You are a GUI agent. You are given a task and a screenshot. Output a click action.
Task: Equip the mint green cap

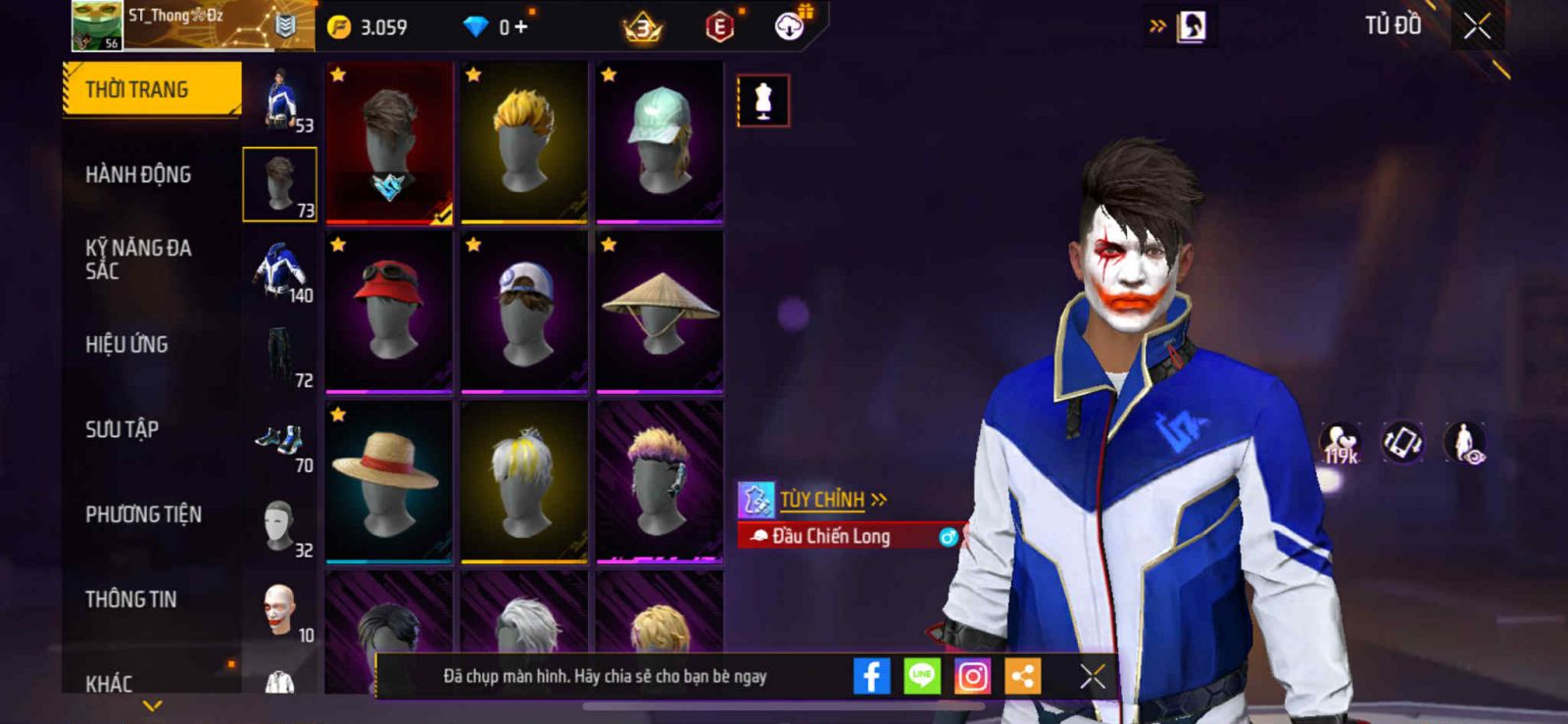[x=660, y=141]
